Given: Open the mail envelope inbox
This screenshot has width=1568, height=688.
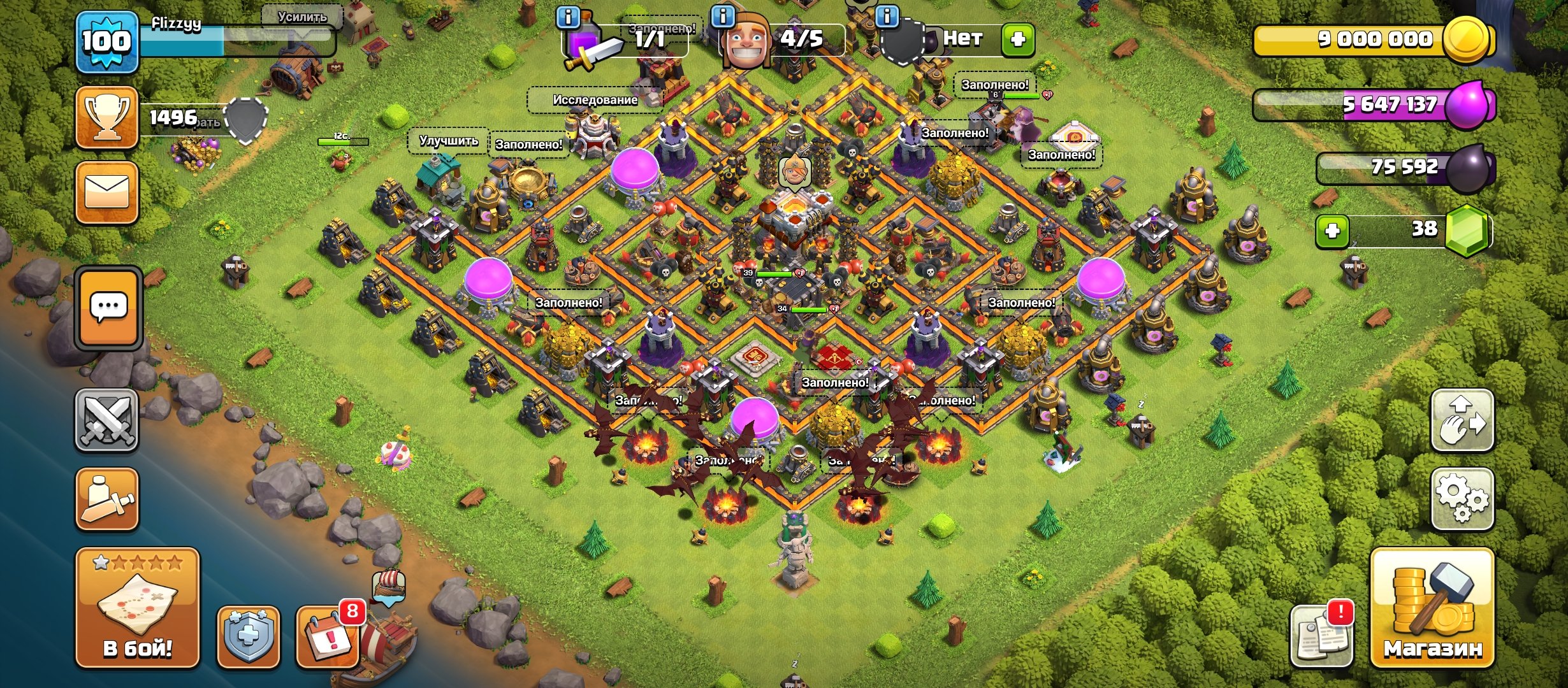Looking at the screenshot, I should [x=107, y=192].
